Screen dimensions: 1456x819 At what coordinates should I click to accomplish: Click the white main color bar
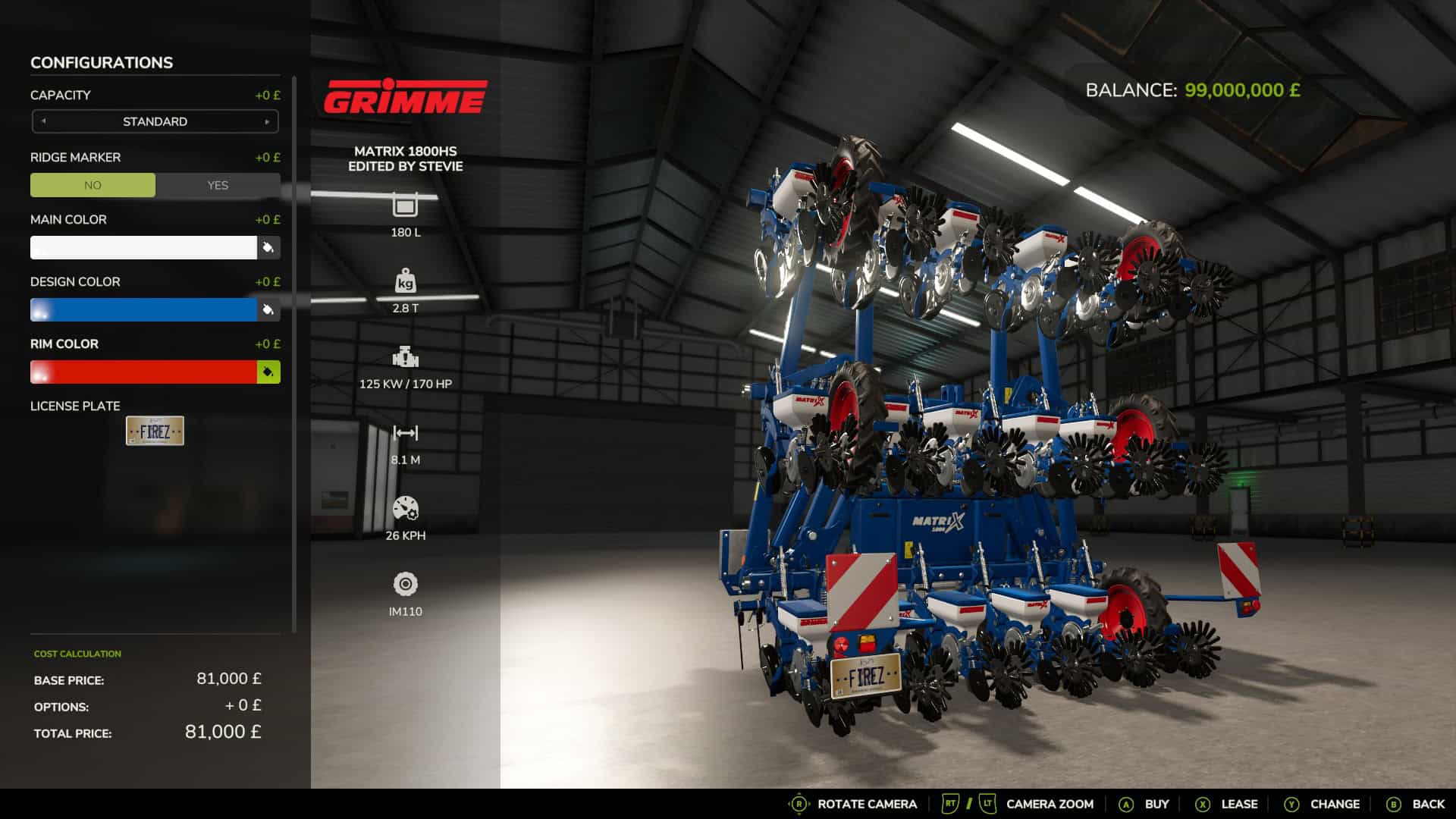(143, 247)
